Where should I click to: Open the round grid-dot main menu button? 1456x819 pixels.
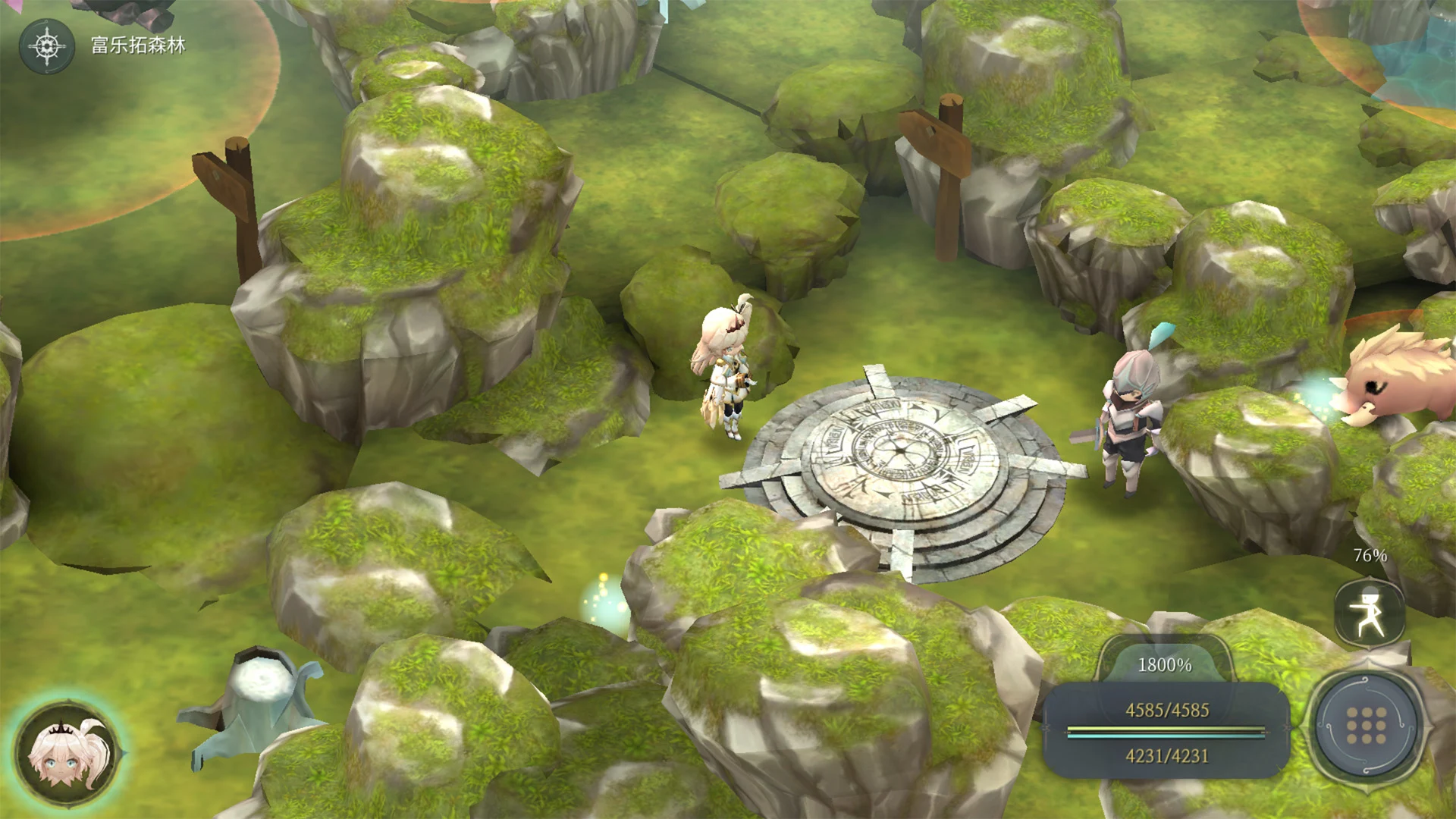click(x=1367, y=726)
